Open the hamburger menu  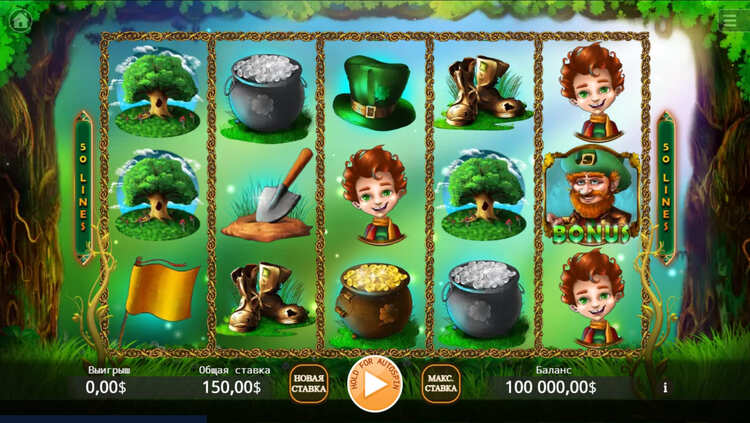(730, 20)
